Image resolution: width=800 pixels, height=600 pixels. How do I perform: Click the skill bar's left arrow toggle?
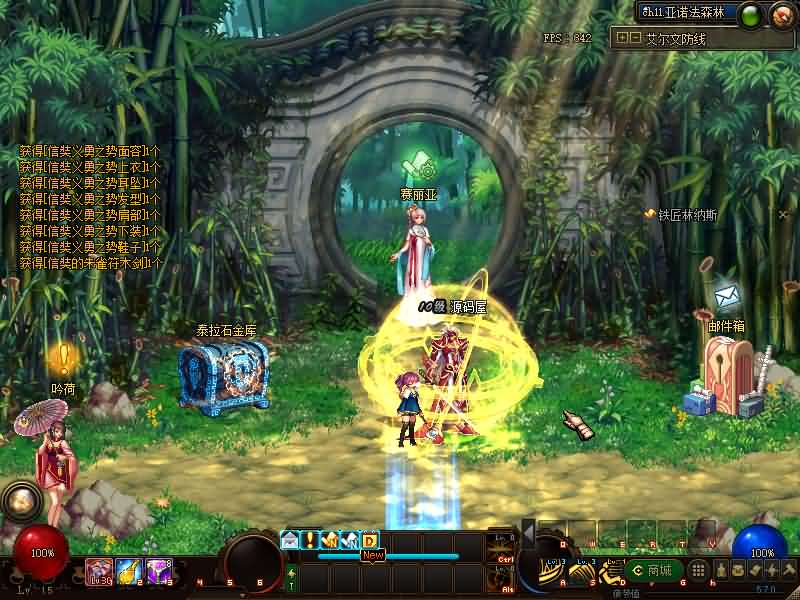point(529,534)
